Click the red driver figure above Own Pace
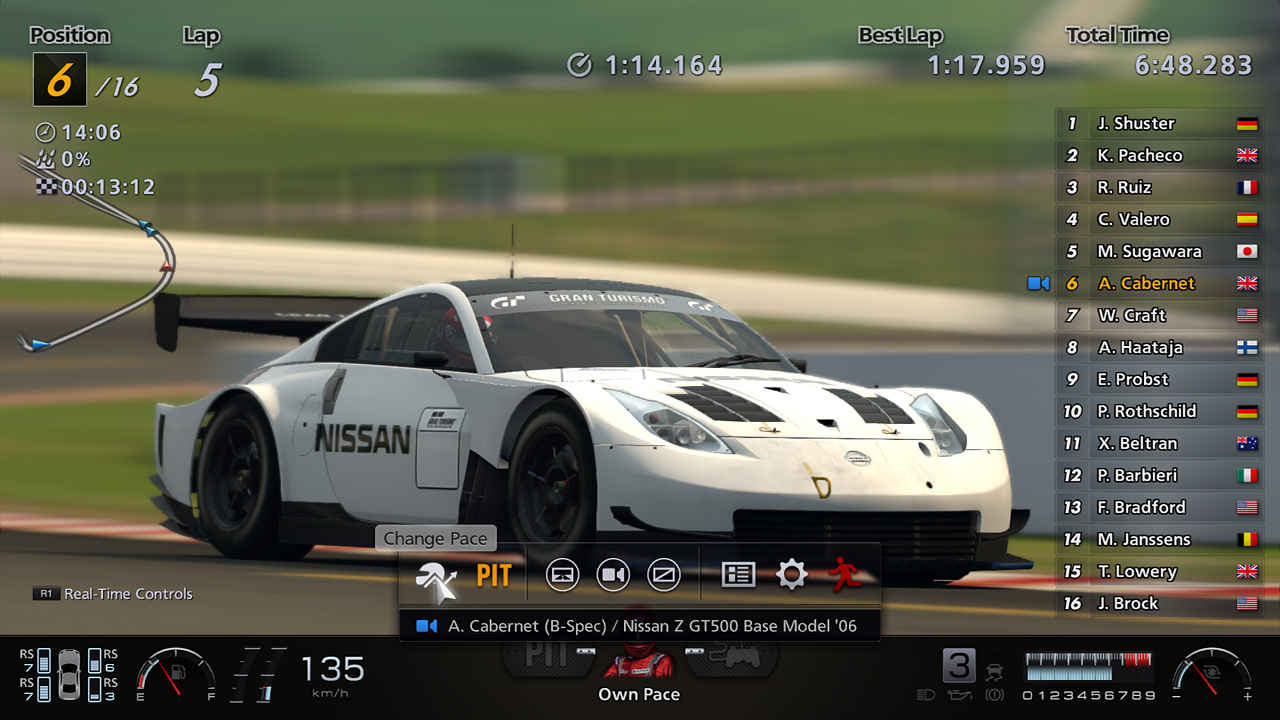The image size is (1280, 720). (x=639, y=660)
